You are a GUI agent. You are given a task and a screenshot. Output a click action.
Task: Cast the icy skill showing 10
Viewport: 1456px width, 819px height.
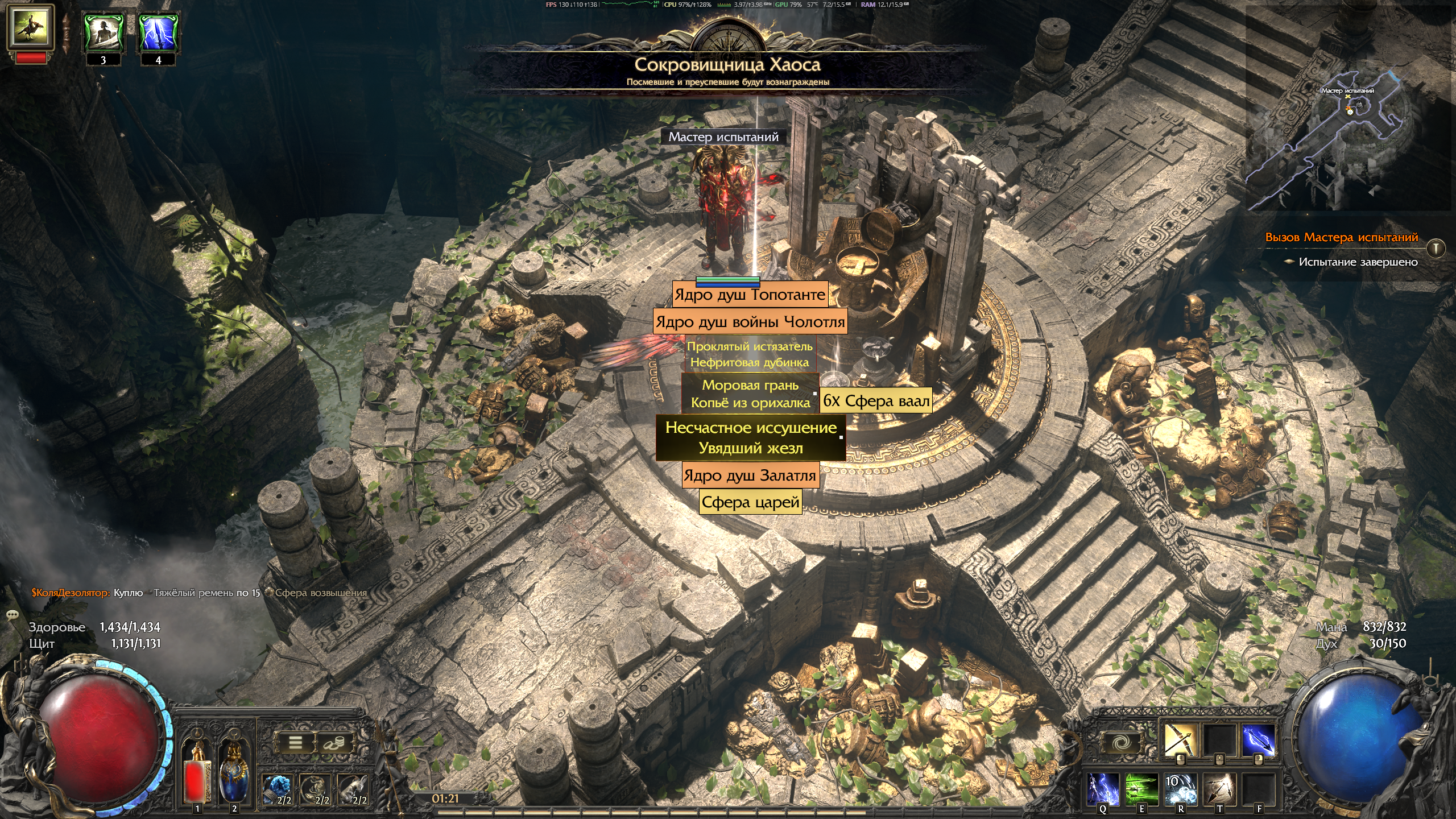coord(1180,789)
